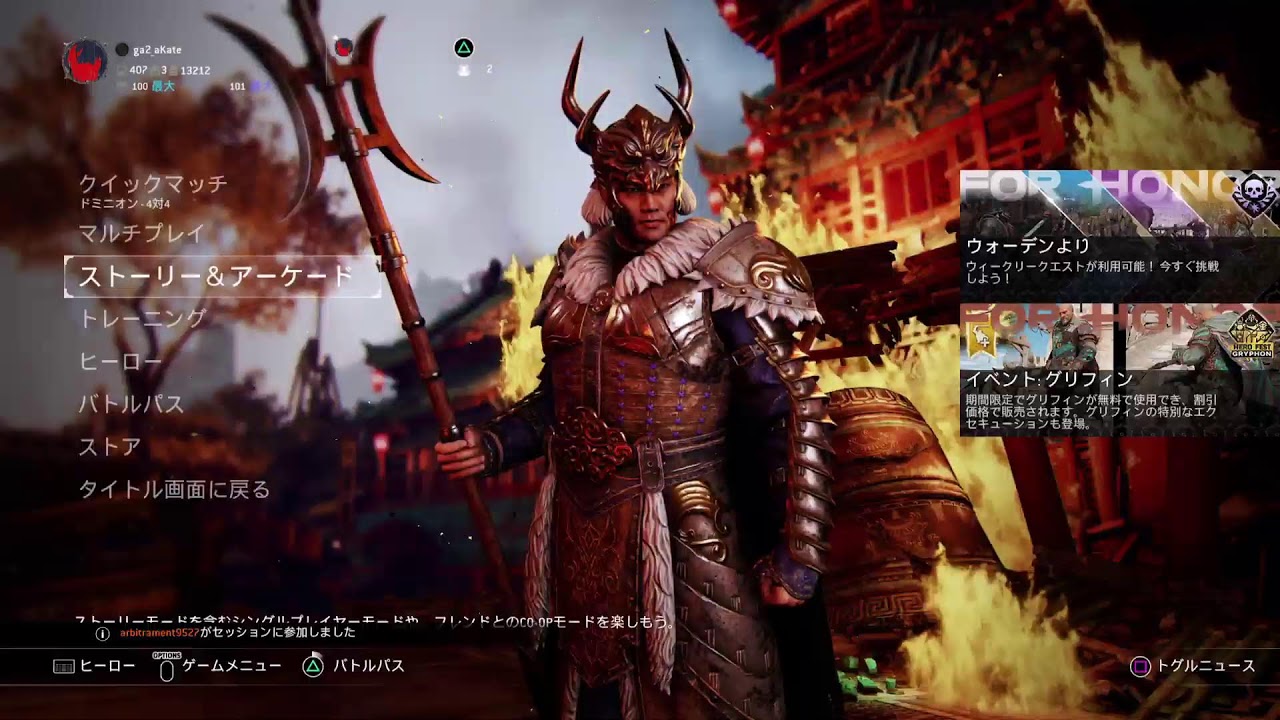Open the マルチプレイ multiplayer menu
This screenshot has width=1280, height=720.
click(x=141, y=234)
